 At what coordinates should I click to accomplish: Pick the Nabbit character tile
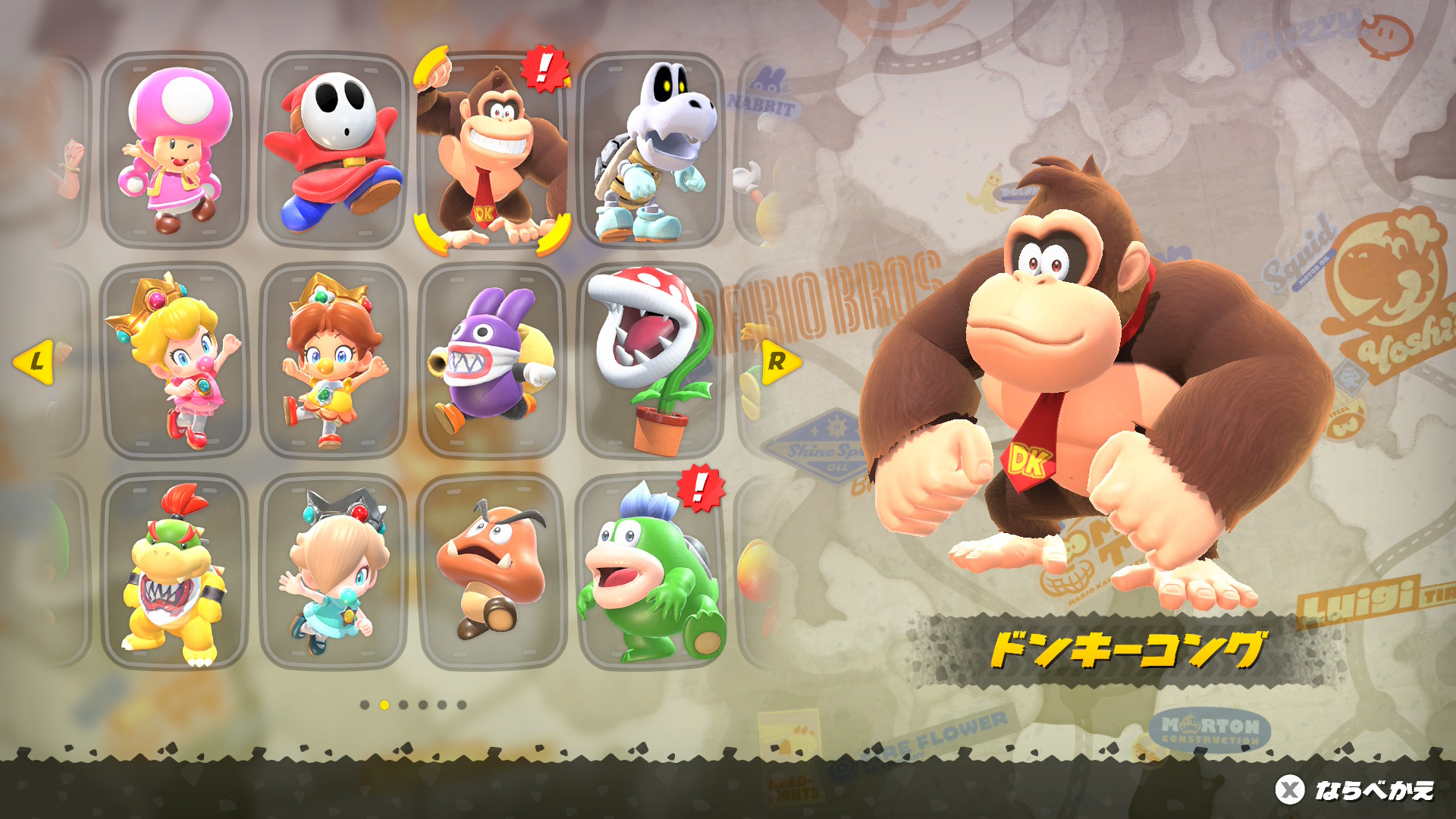(x=493, y=361)
